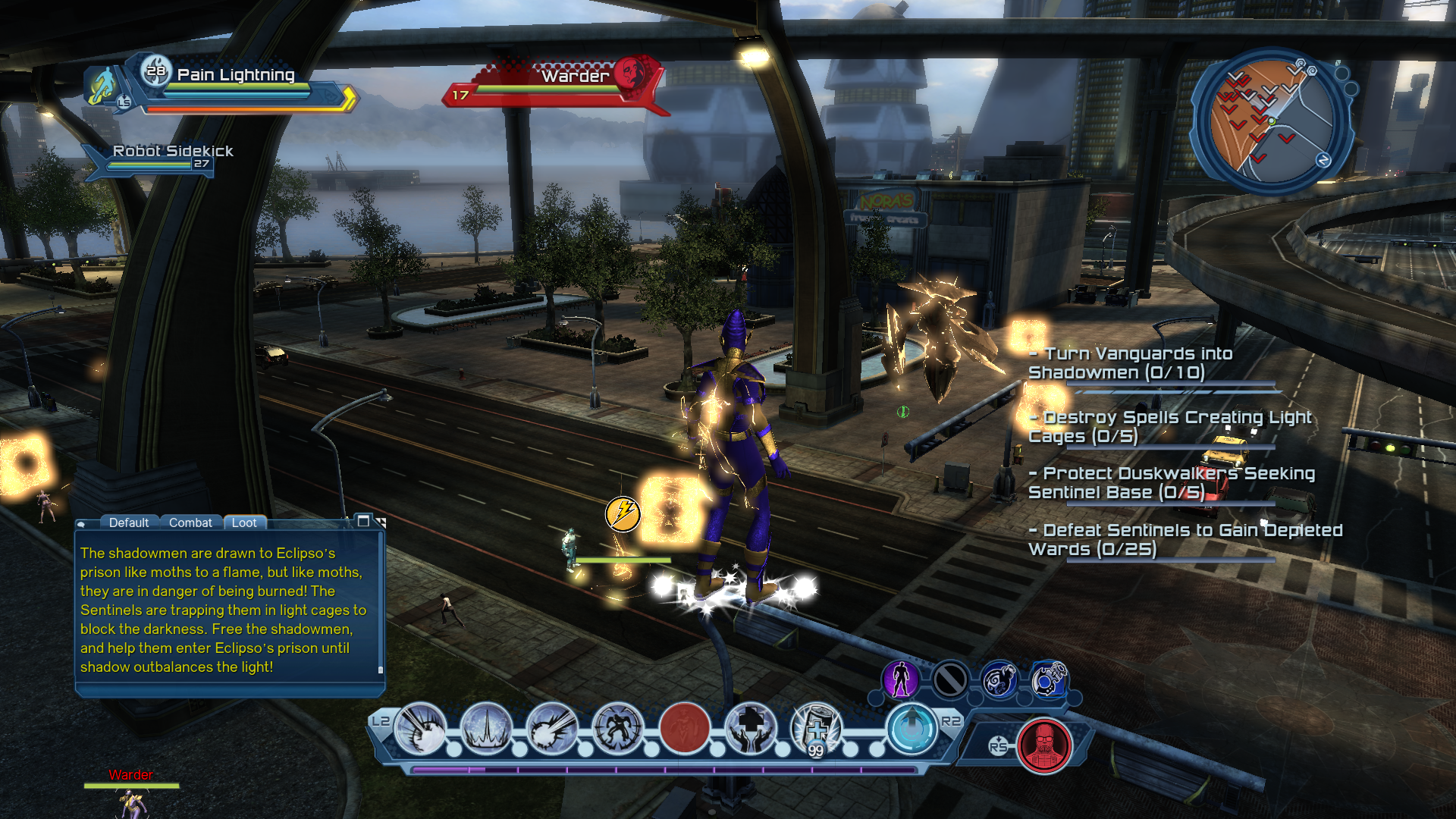Activate the red masked face ability
Viewport: 1456px width, 819px height.
pyautogui.click(x=1044, y=745)
